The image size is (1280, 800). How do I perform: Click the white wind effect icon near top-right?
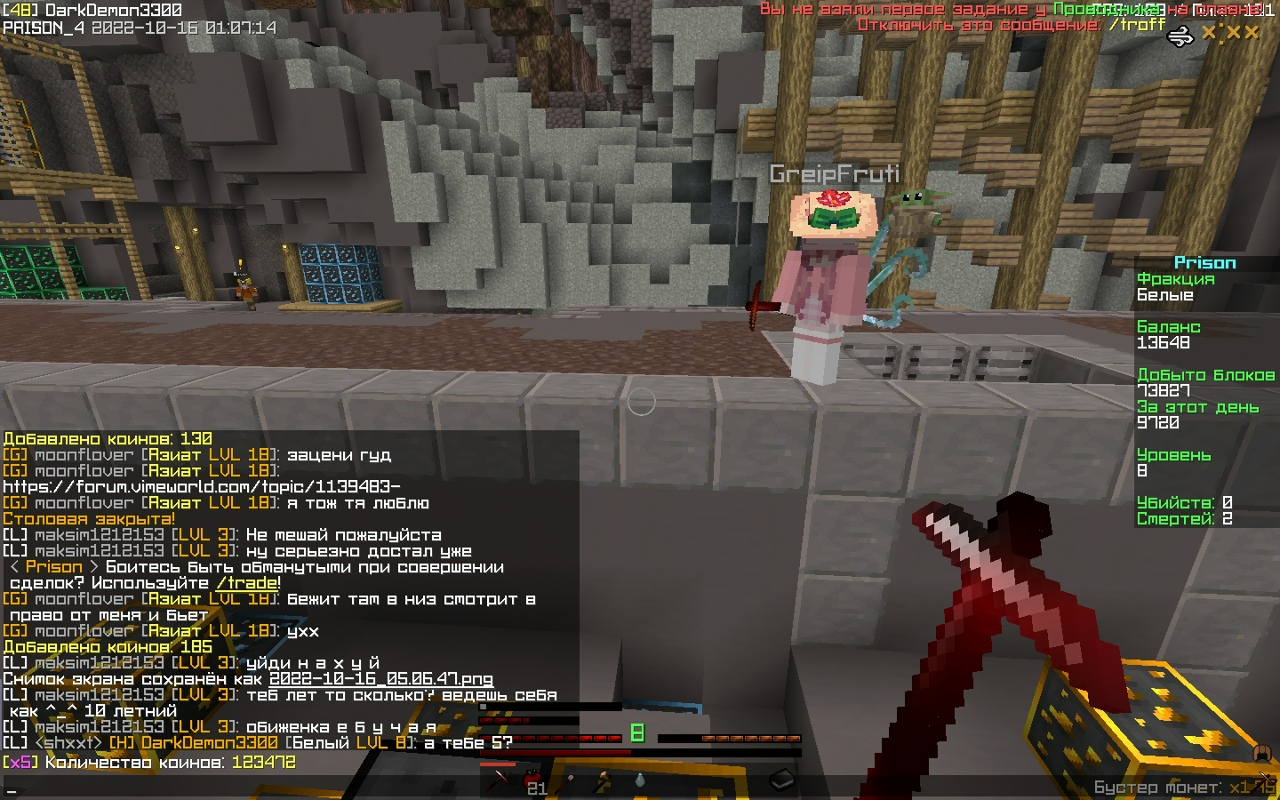pos(1180,34)
